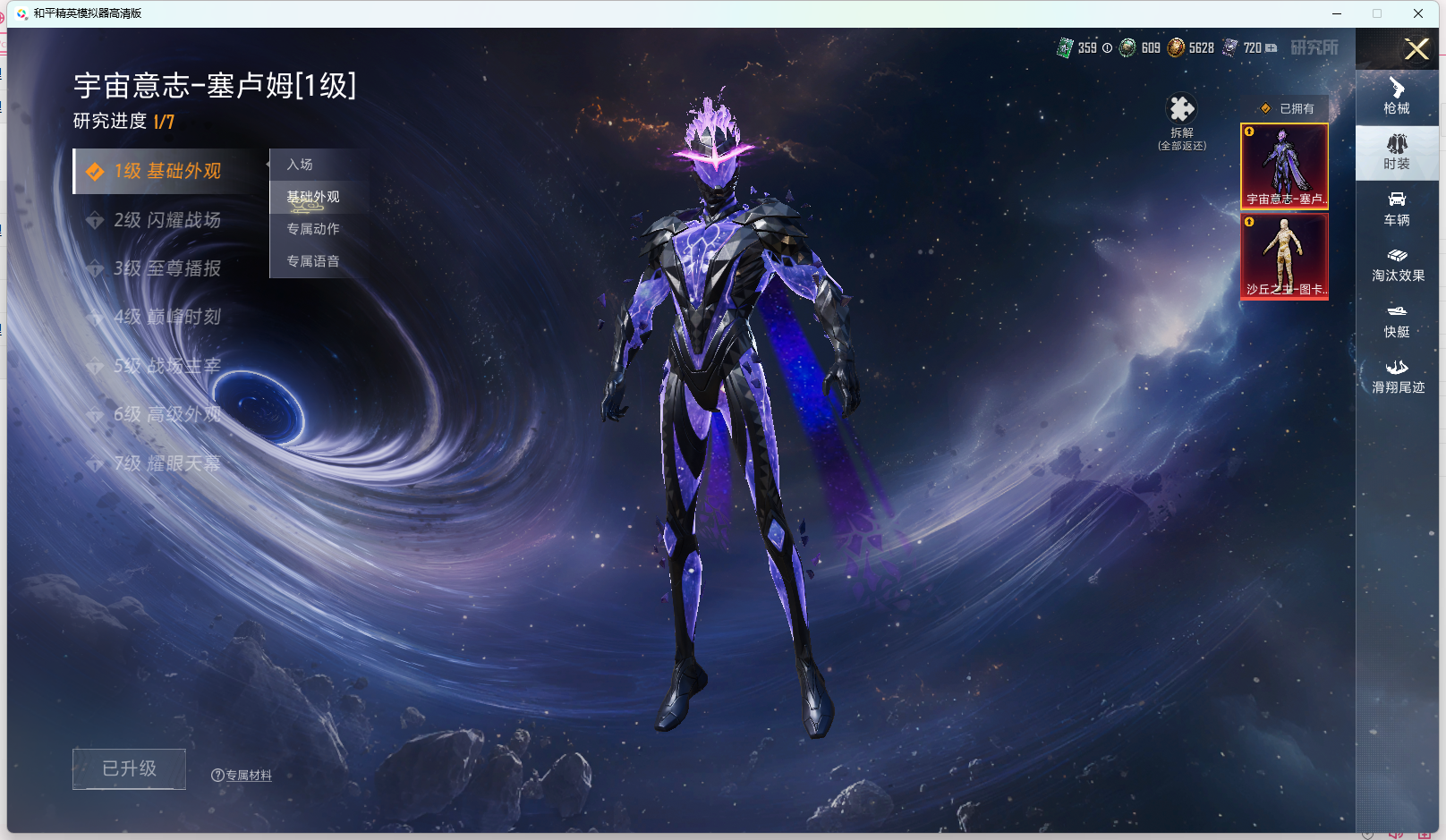Choose 基础外观 in the submenu
The height and width of the screenshot is (840, 1446).
click(313, 197)
